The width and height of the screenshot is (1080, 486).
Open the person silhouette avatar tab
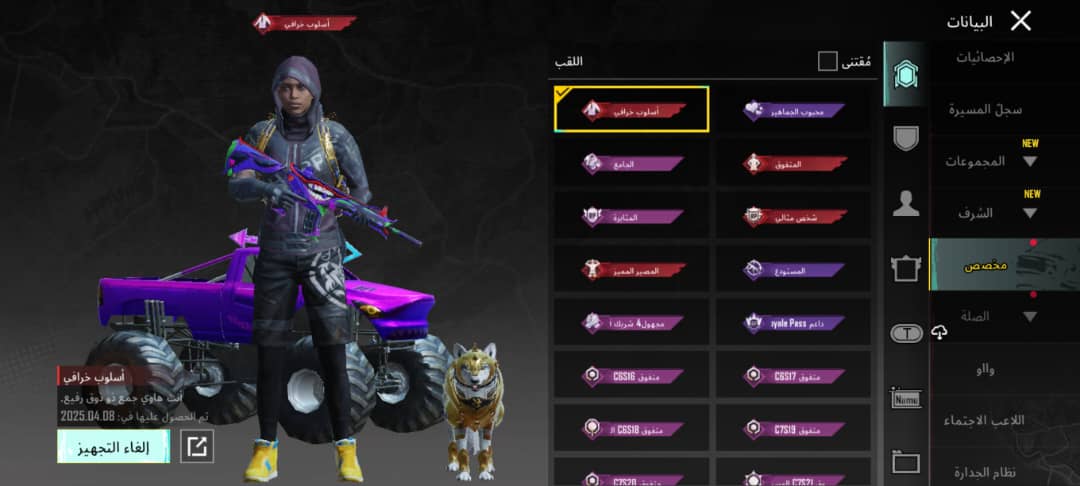(x=906, y=205)
